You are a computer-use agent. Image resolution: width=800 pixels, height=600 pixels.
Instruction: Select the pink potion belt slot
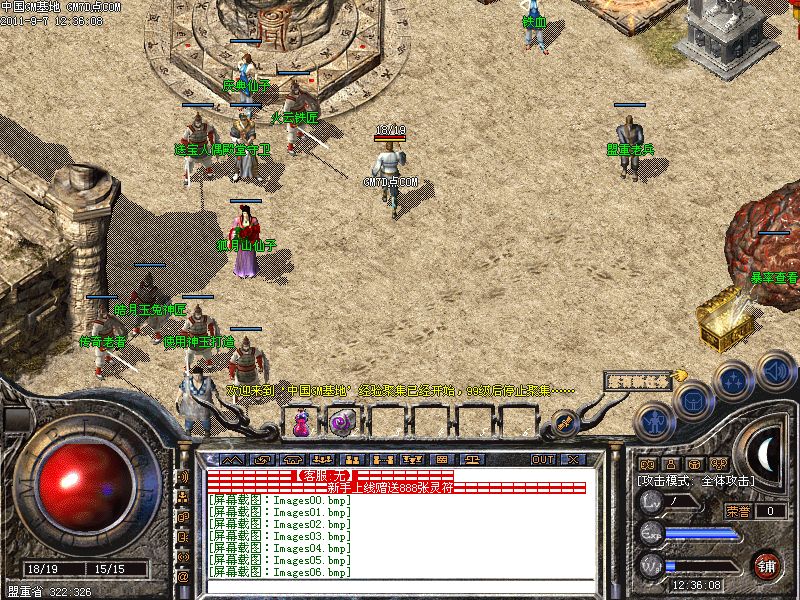click(x=301, y=423)
